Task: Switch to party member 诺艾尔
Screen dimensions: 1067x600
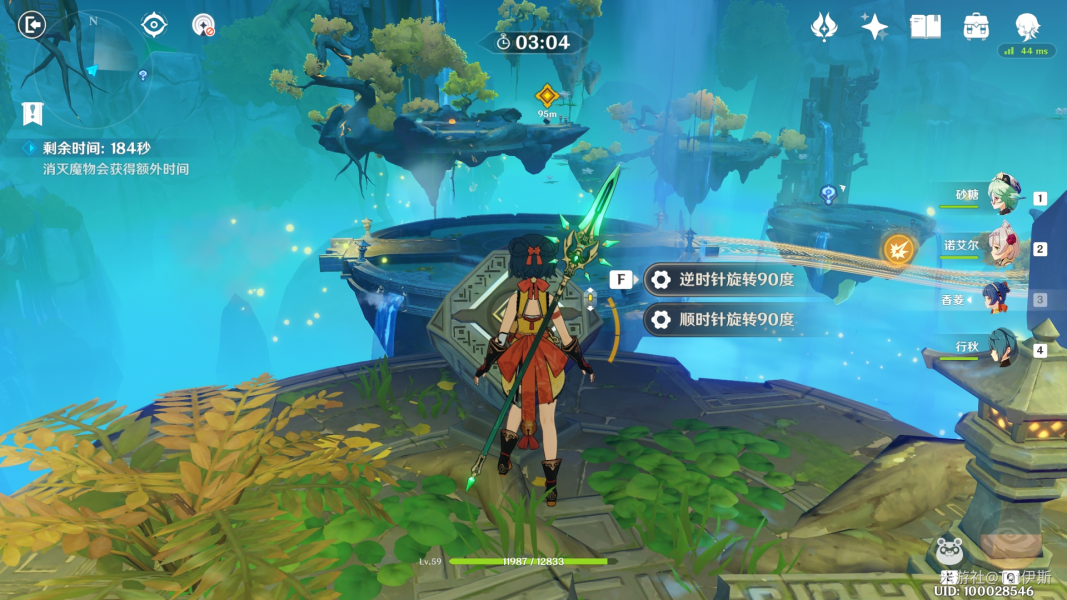Action: pos(1001,246)
